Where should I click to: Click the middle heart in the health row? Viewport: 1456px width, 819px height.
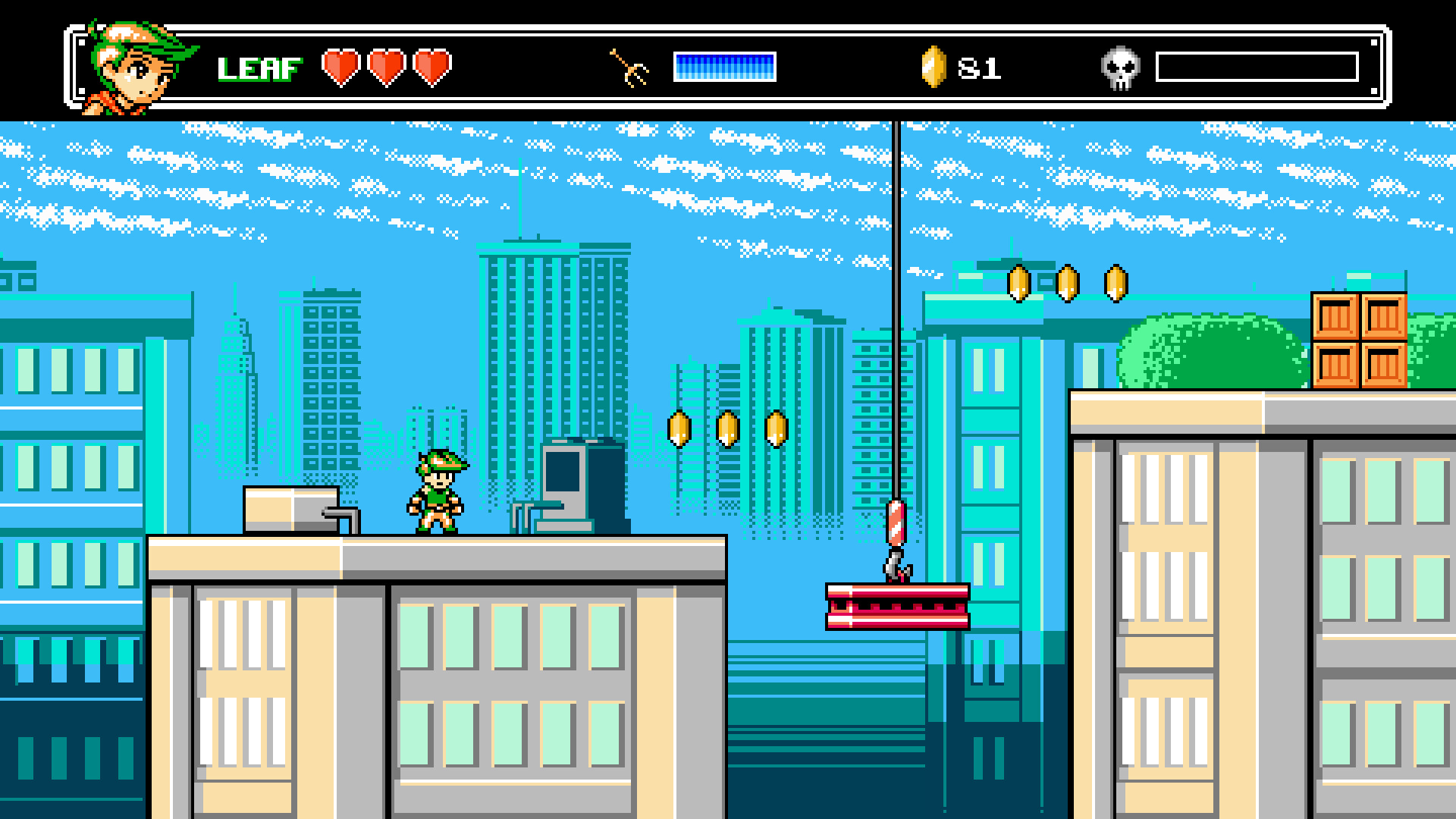click(387, 68)
